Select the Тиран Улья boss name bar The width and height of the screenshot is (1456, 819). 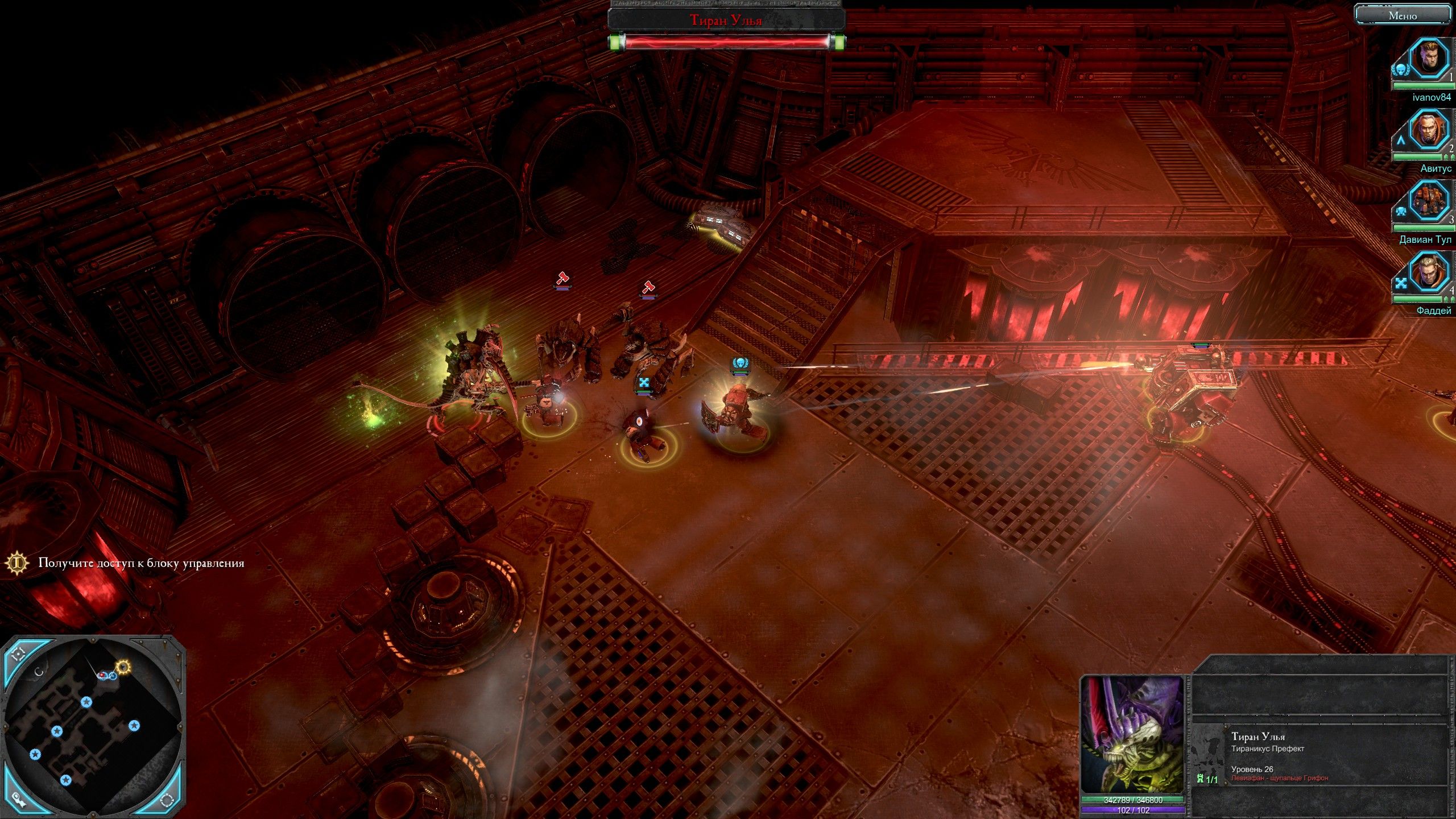click(x=726, y=20)
